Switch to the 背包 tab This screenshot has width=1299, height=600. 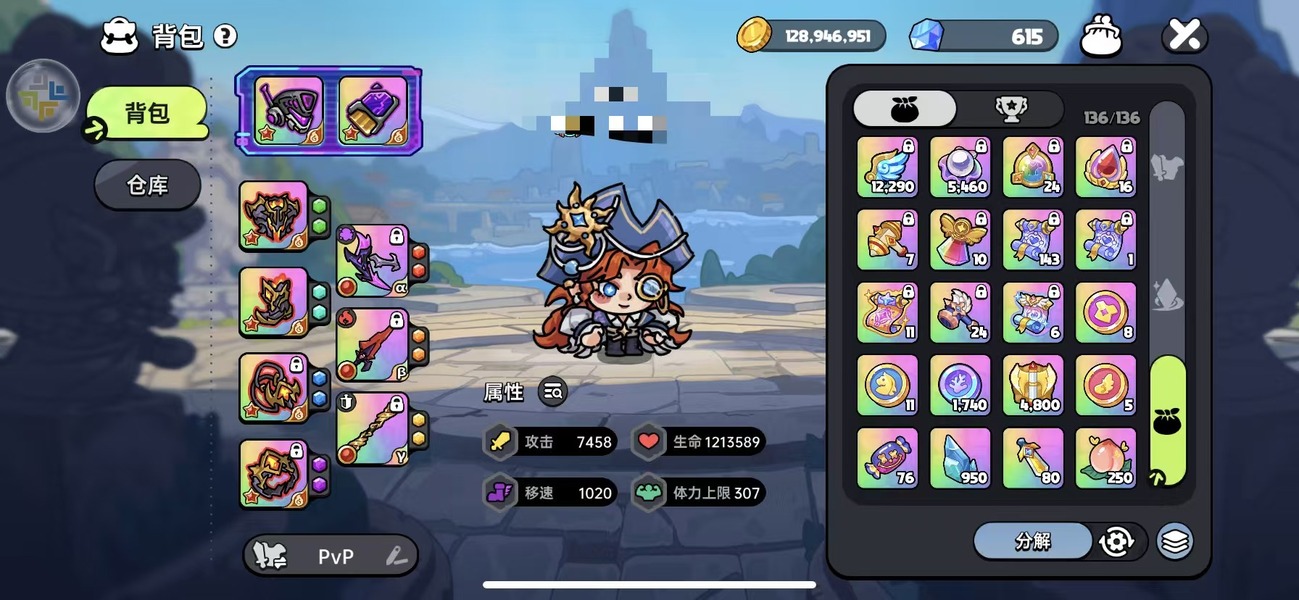tap(147, 113)
